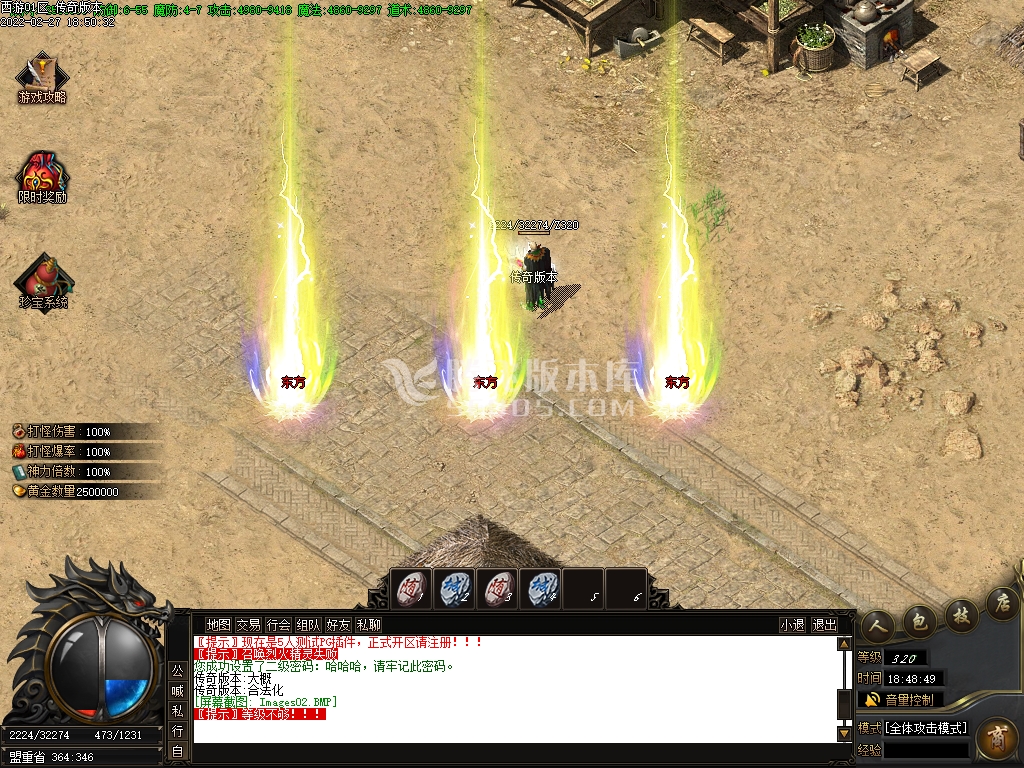Screen dimensions: 1024x768
Task: Open the 限时奖励 limited-time reward bag
Action: (41, 176)
